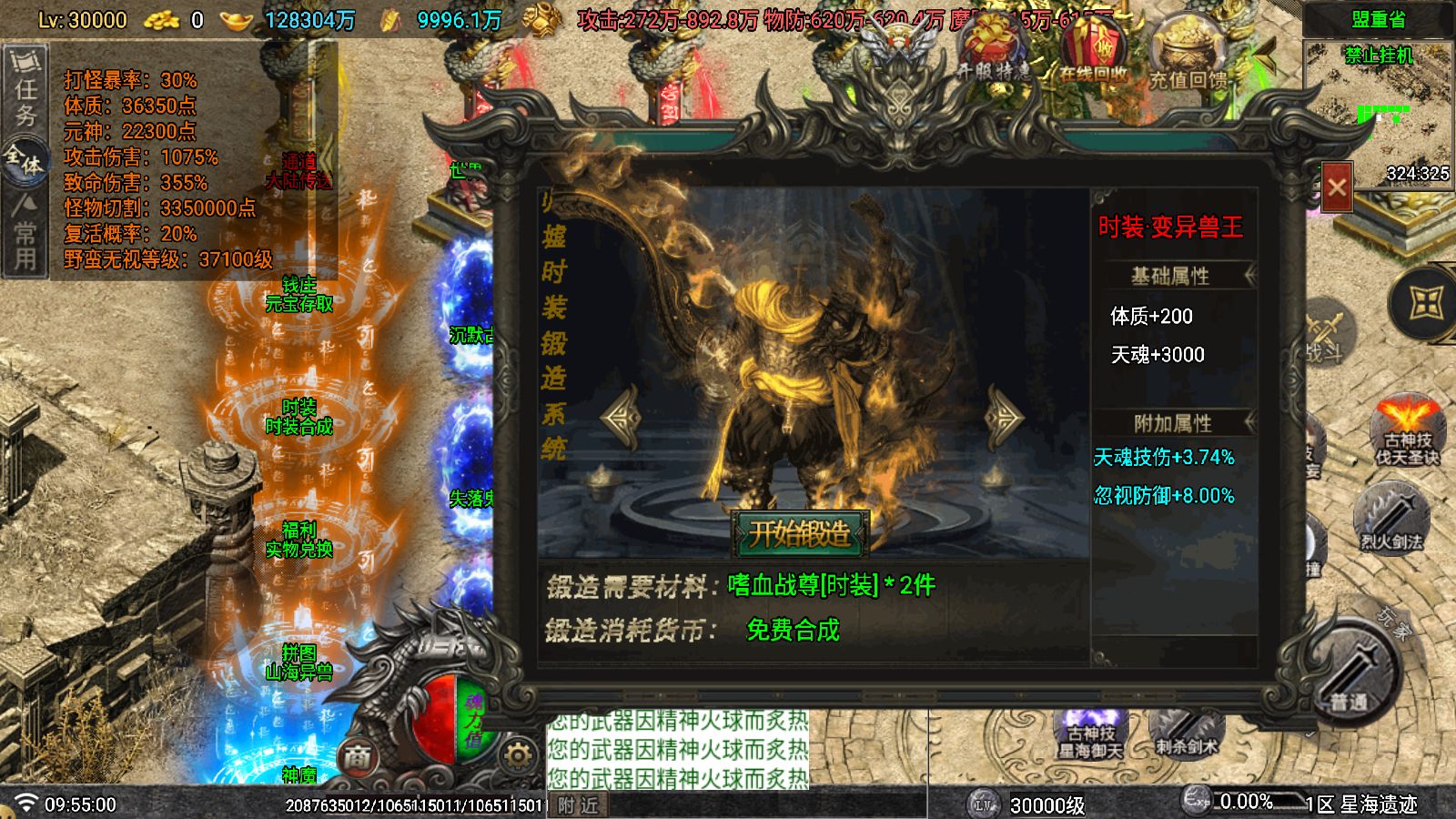Use the 古神技 伐天圣诀 skill
The image size is (1456, 819).
pyautogui.click(x=1407, y=432)
